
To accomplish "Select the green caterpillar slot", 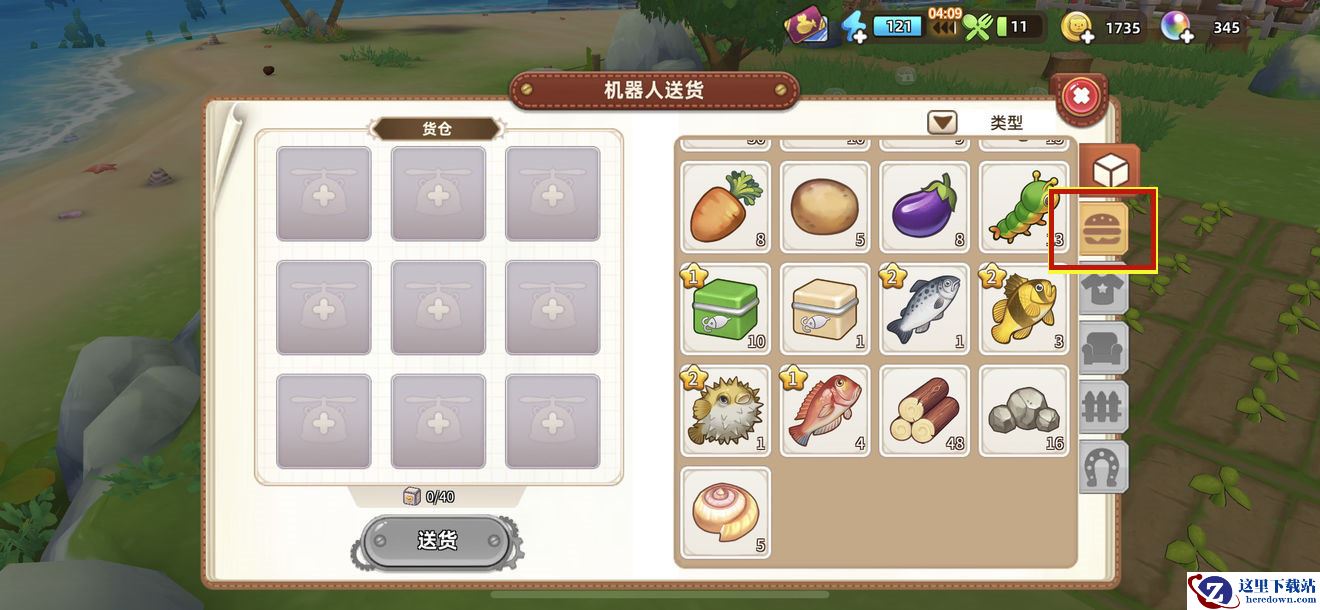I will pos(1023,207).
